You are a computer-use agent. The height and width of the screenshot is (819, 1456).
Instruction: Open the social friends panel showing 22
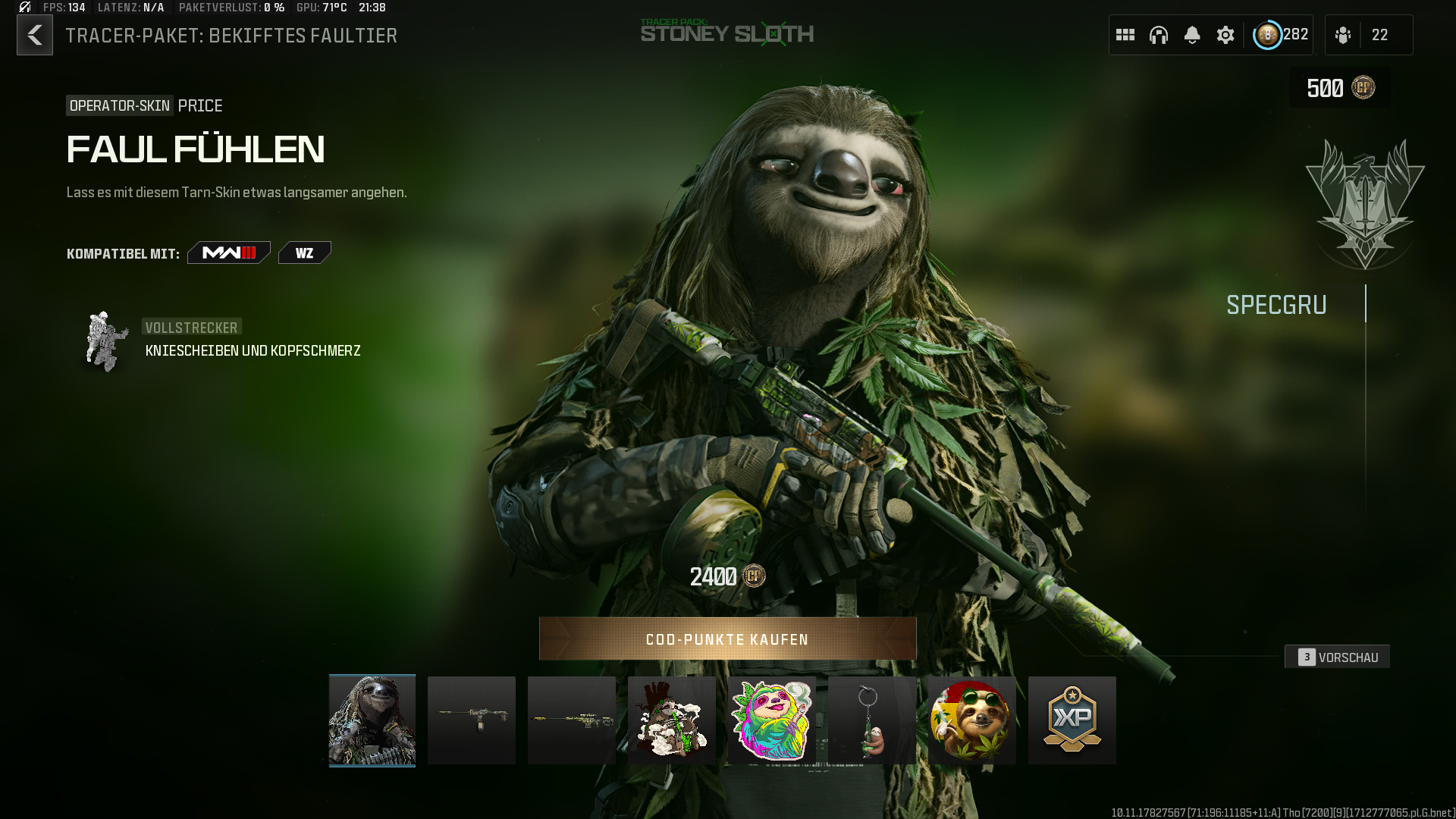click(x=1368, y=35)
